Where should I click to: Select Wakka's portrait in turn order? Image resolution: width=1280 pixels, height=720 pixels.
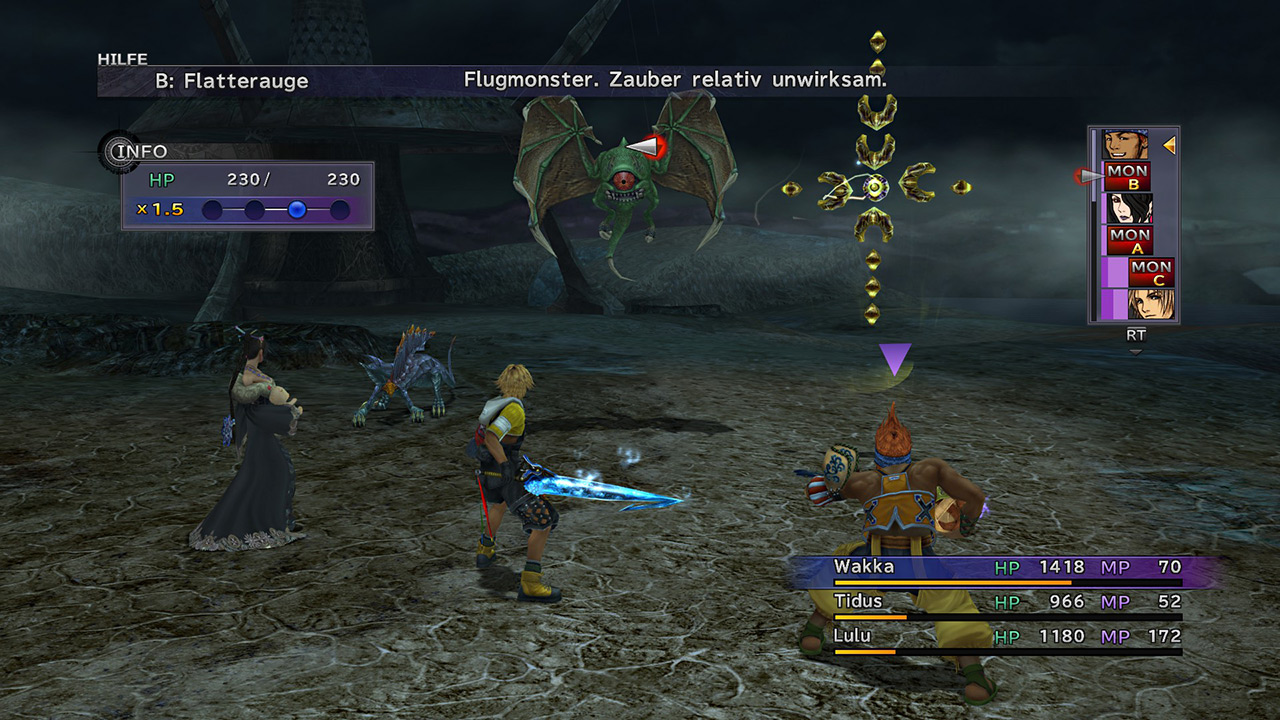[x=1125, y=145]
